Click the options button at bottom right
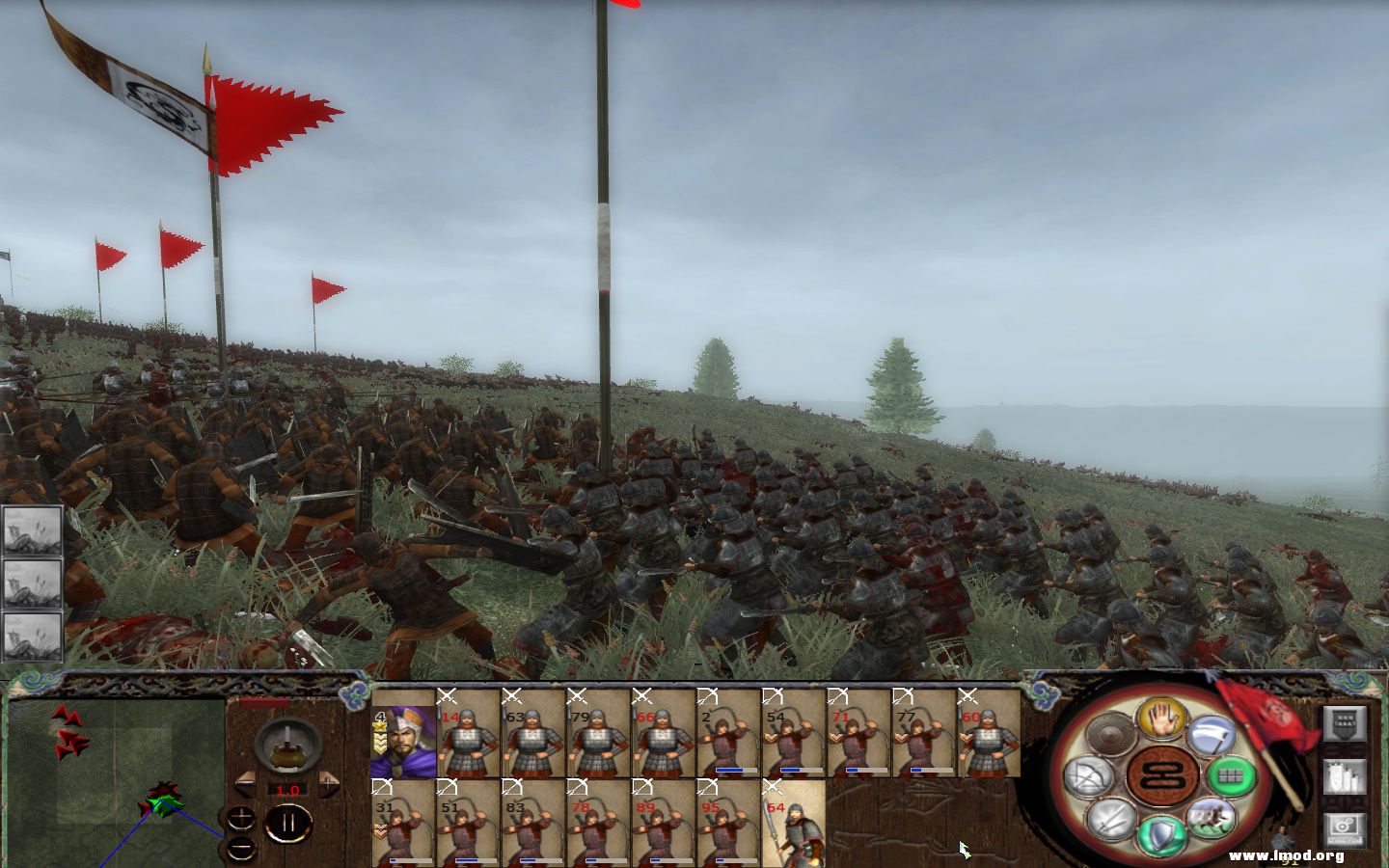1389x868 pixels. point(1344,827)
